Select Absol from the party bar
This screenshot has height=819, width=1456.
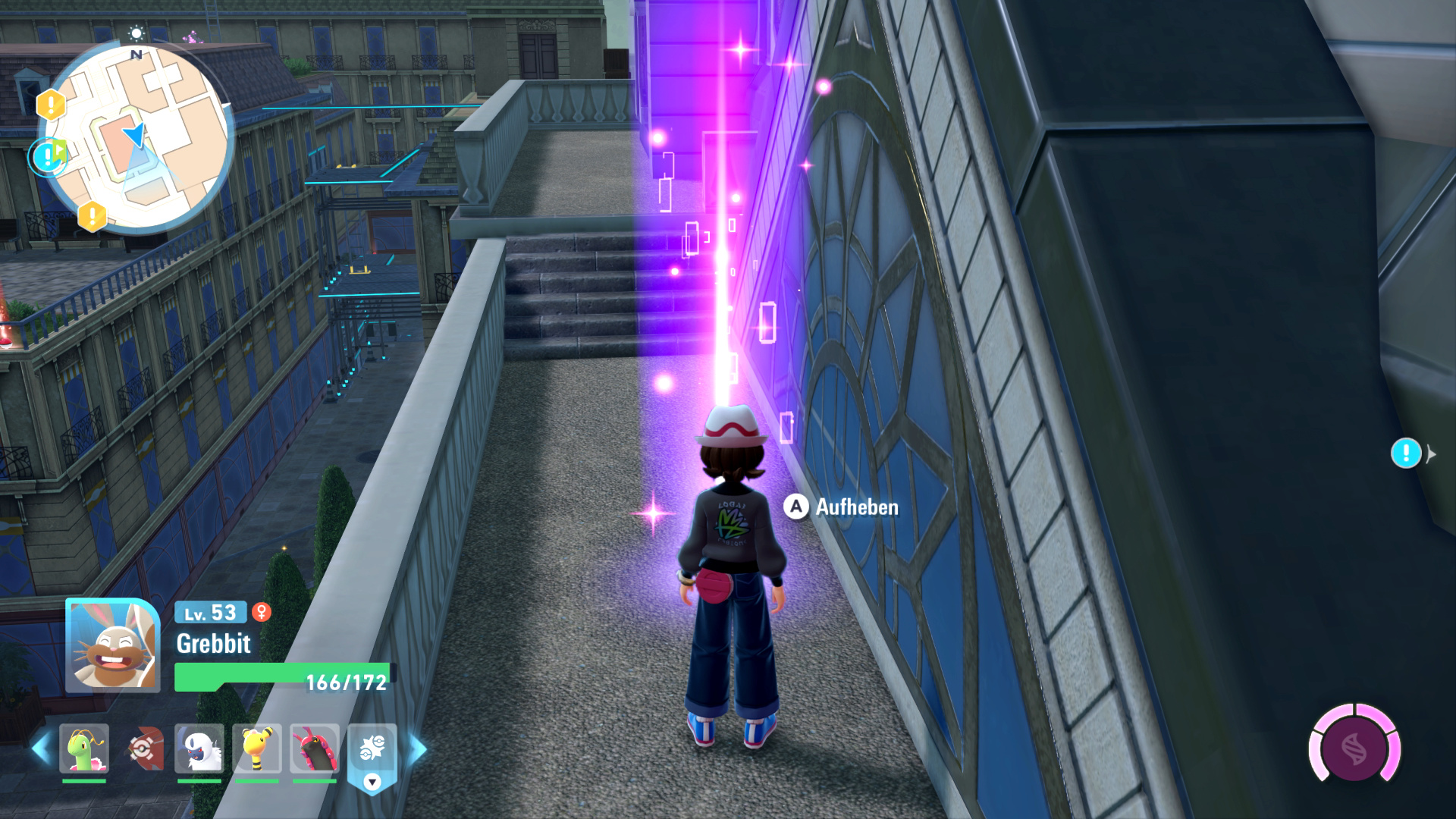click(199, 748)
